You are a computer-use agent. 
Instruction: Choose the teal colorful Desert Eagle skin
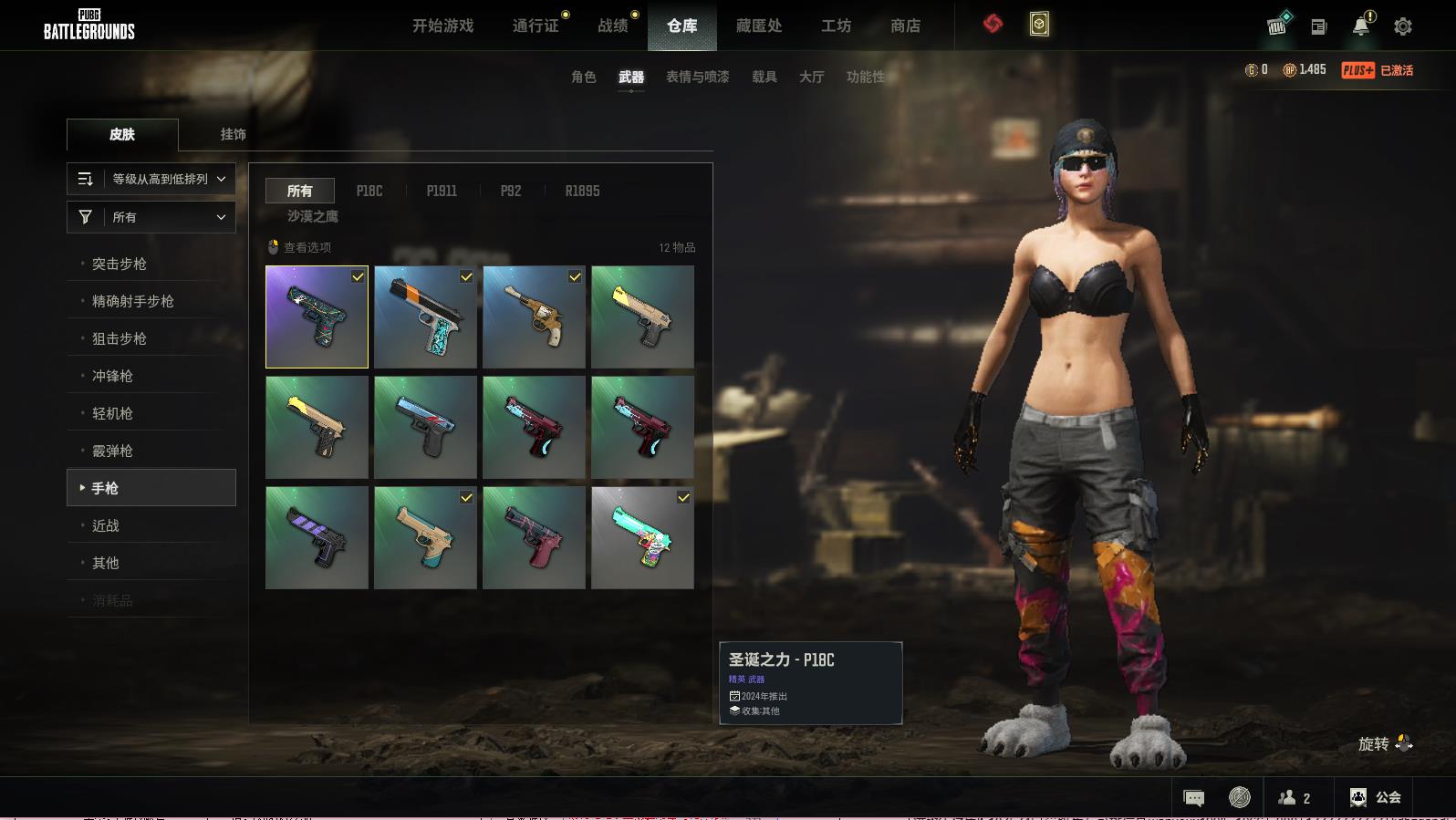642,537
